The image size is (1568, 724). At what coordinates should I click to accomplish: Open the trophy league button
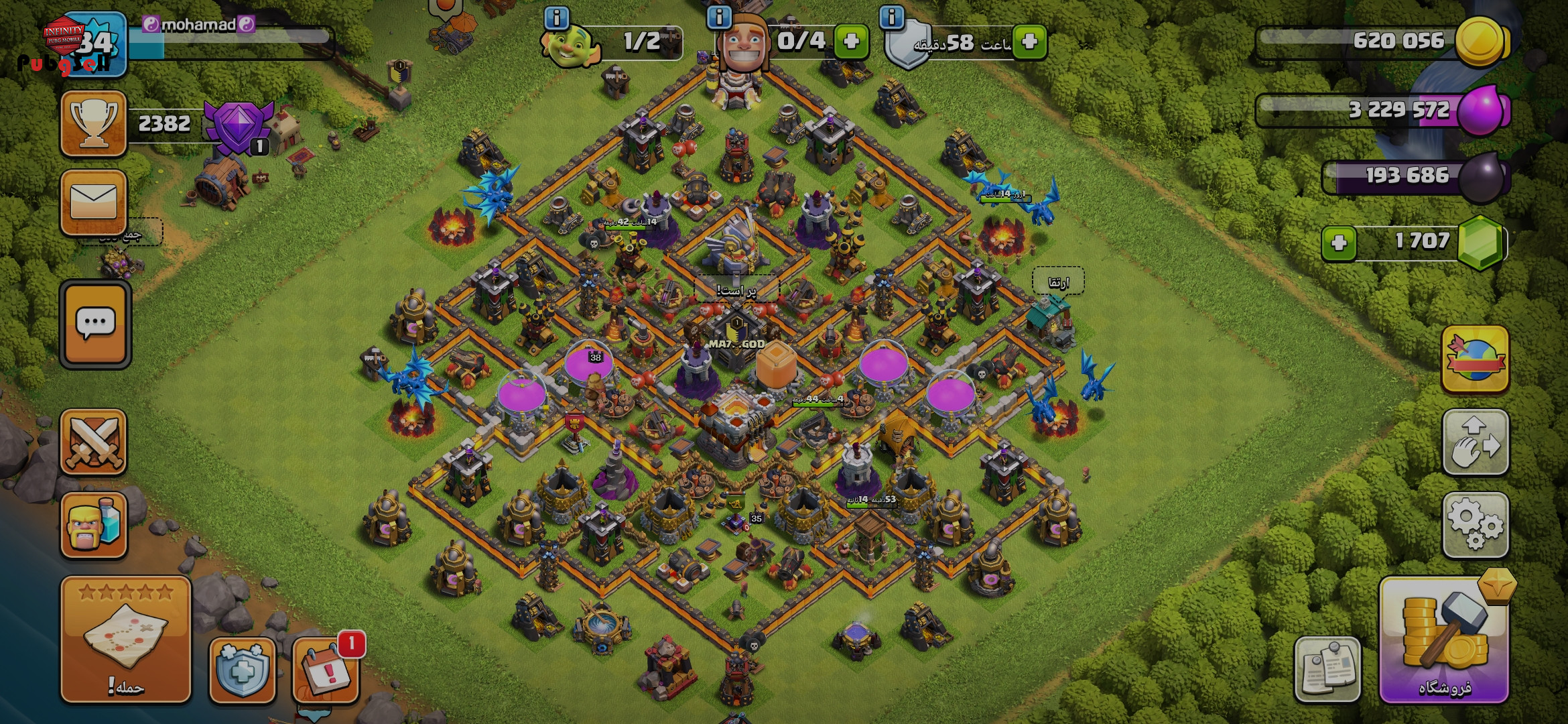(x=94, y=124)
